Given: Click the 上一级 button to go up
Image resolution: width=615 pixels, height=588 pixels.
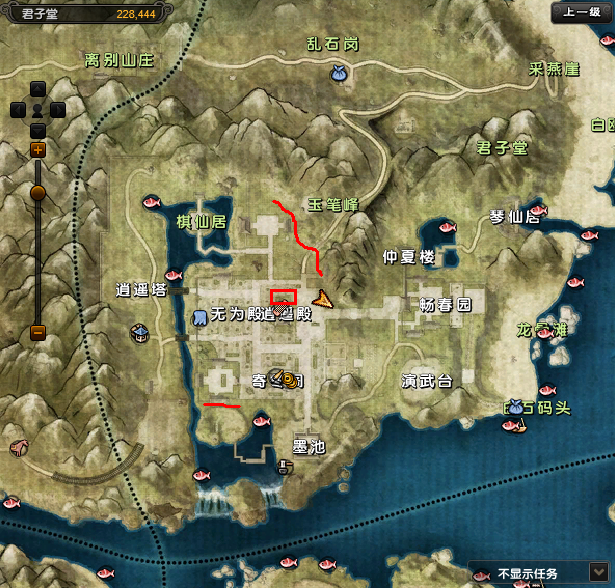Looking at the screenshot, I should [579, 12].
